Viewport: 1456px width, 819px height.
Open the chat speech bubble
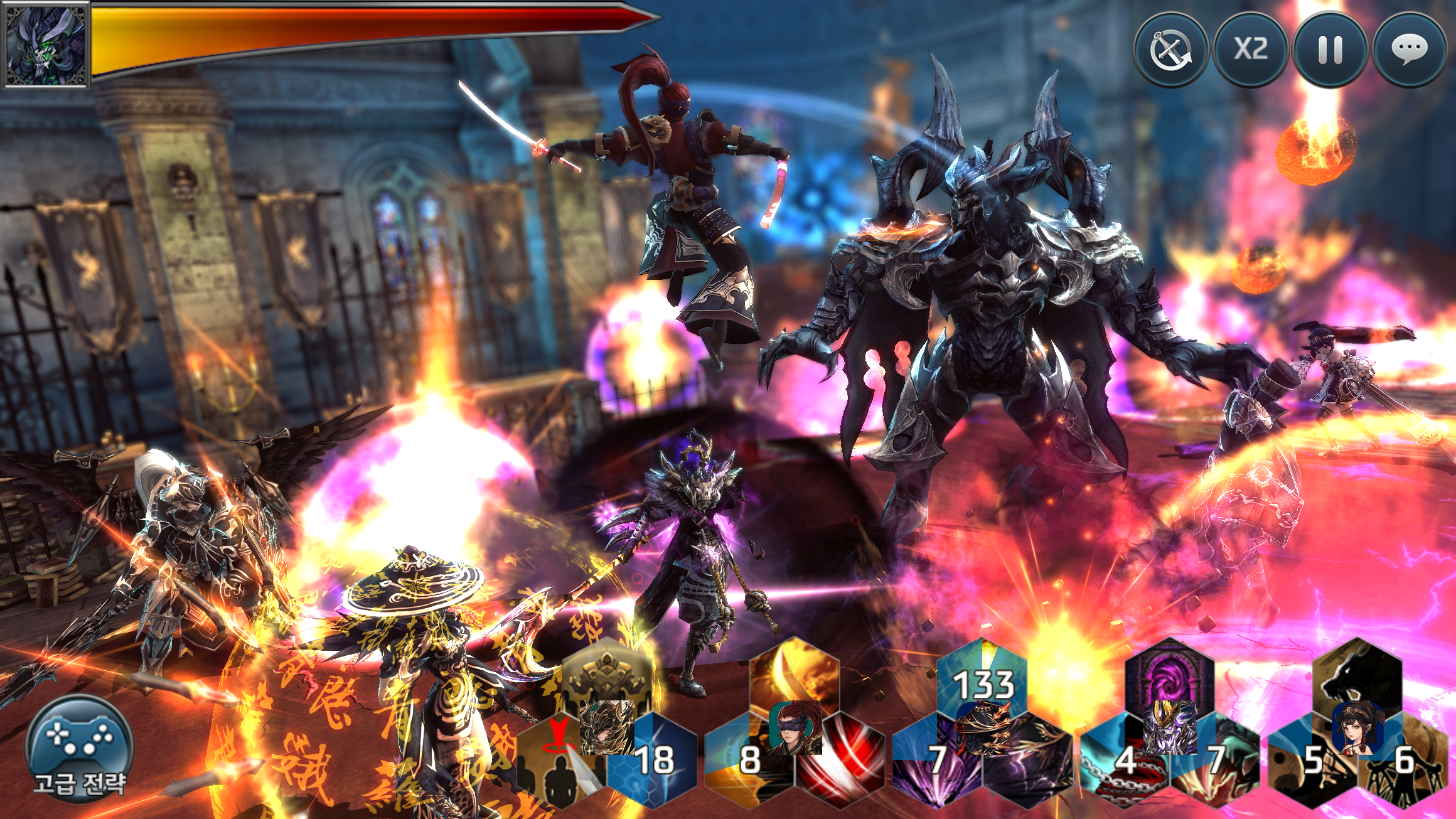1410,50
